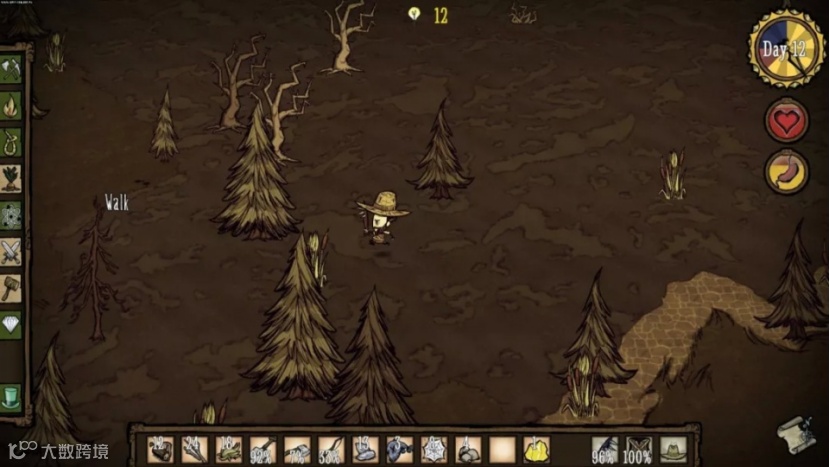Viewport: 830px width, 467px height.
Task: Select the tool showing 53% durability
Action: click(x=331, y=450)
